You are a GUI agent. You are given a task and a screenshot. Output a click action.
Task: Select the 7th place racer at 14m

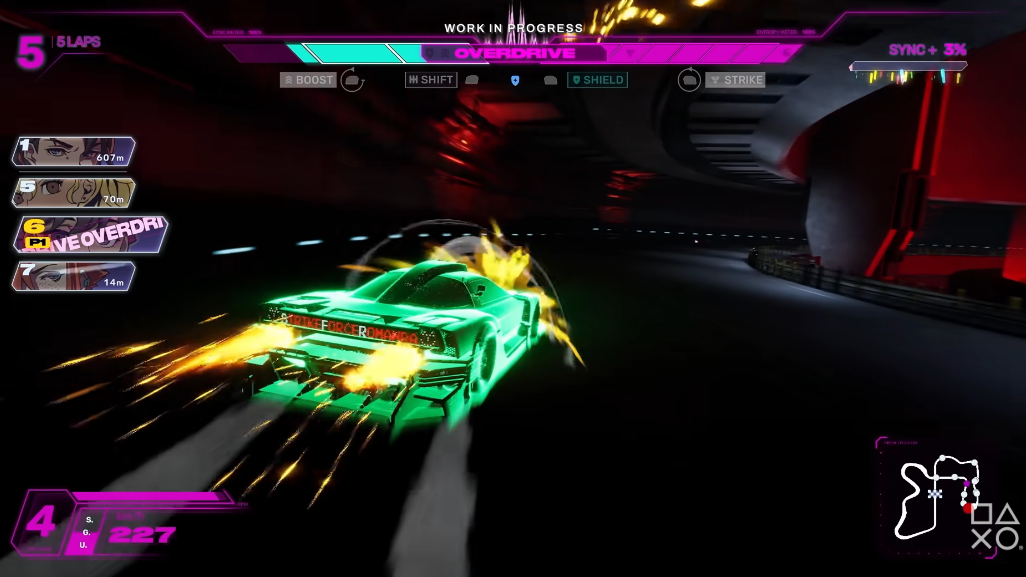point(73,276)
